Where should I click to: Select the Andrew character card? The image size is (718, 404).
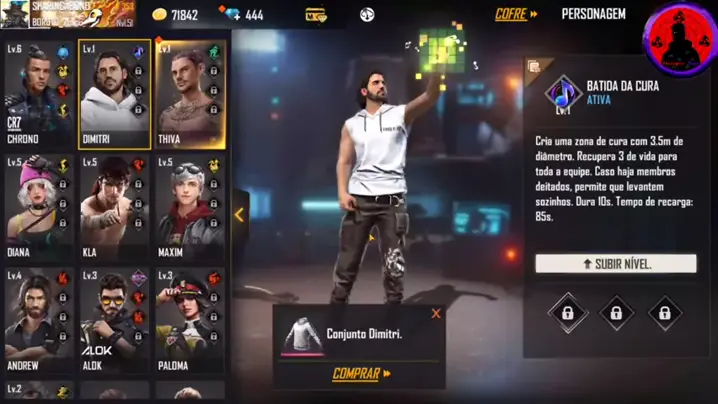click(x=37, y=321)
